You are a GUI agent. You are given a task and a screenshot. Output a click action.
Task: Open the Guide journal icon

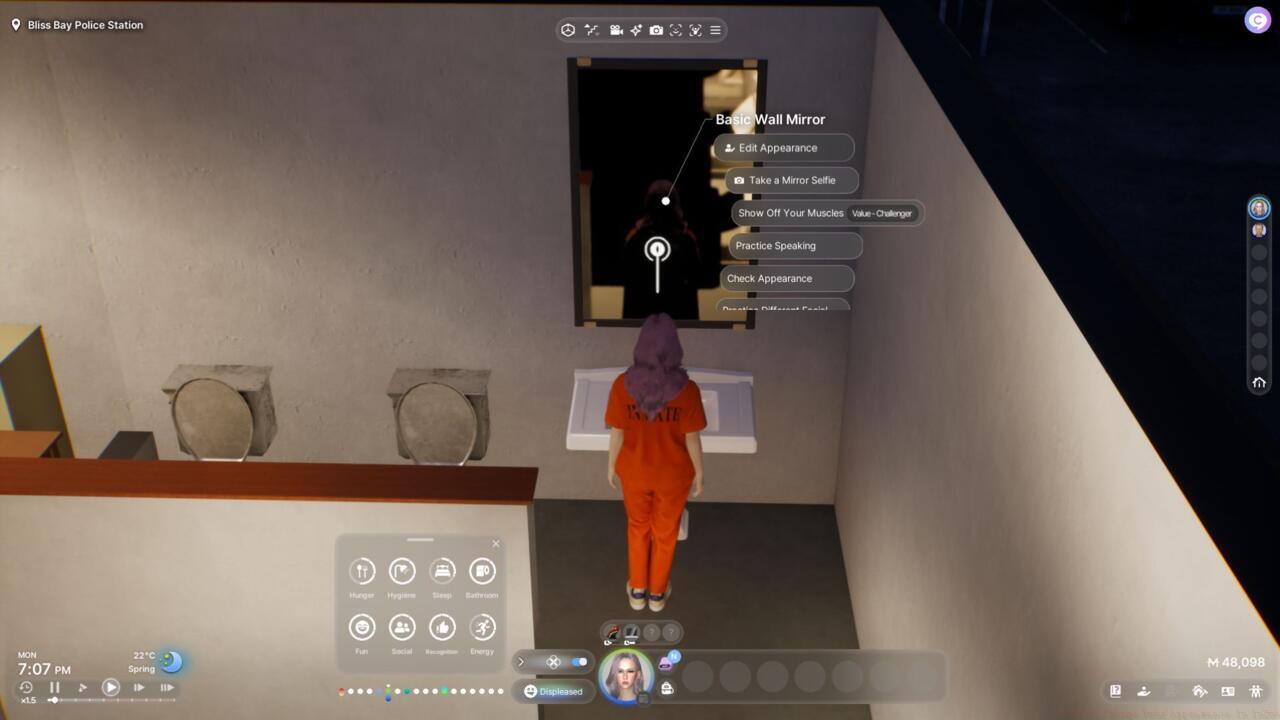pyautogui.click(x=1115, y=691)
